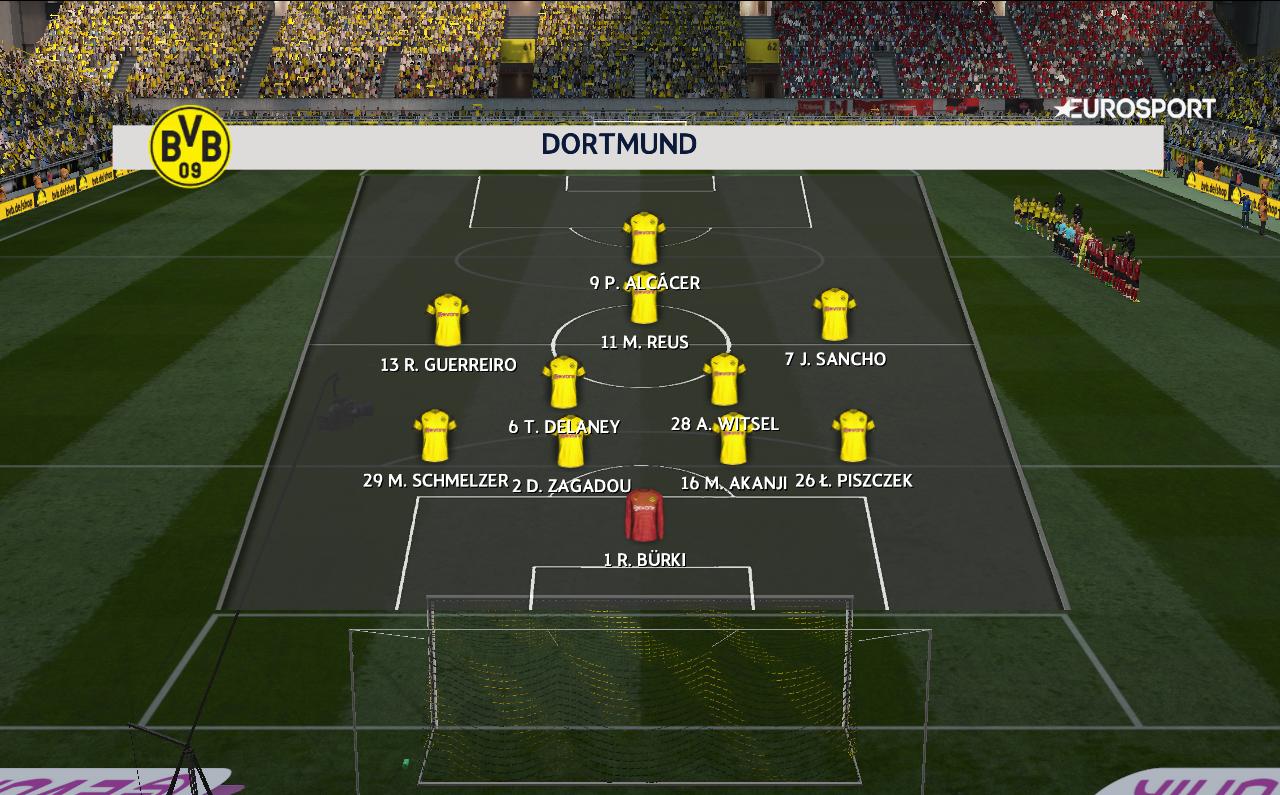Click the player name label 11 M. REUS
The image size is (1280, 795).
[x=643, y=341]
